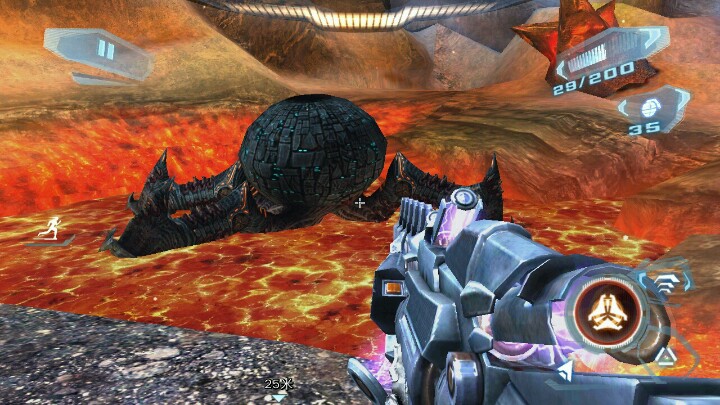Toggle sprint with the running man icon
720x405 pixels.
(x=47, y=229)
